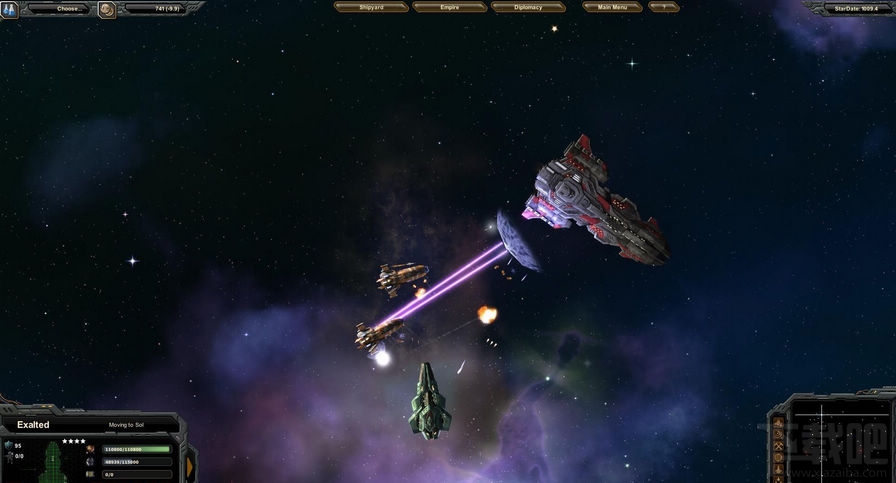Open the Main Menu
This screenshot has width=896, height=483.
point(612,7)
